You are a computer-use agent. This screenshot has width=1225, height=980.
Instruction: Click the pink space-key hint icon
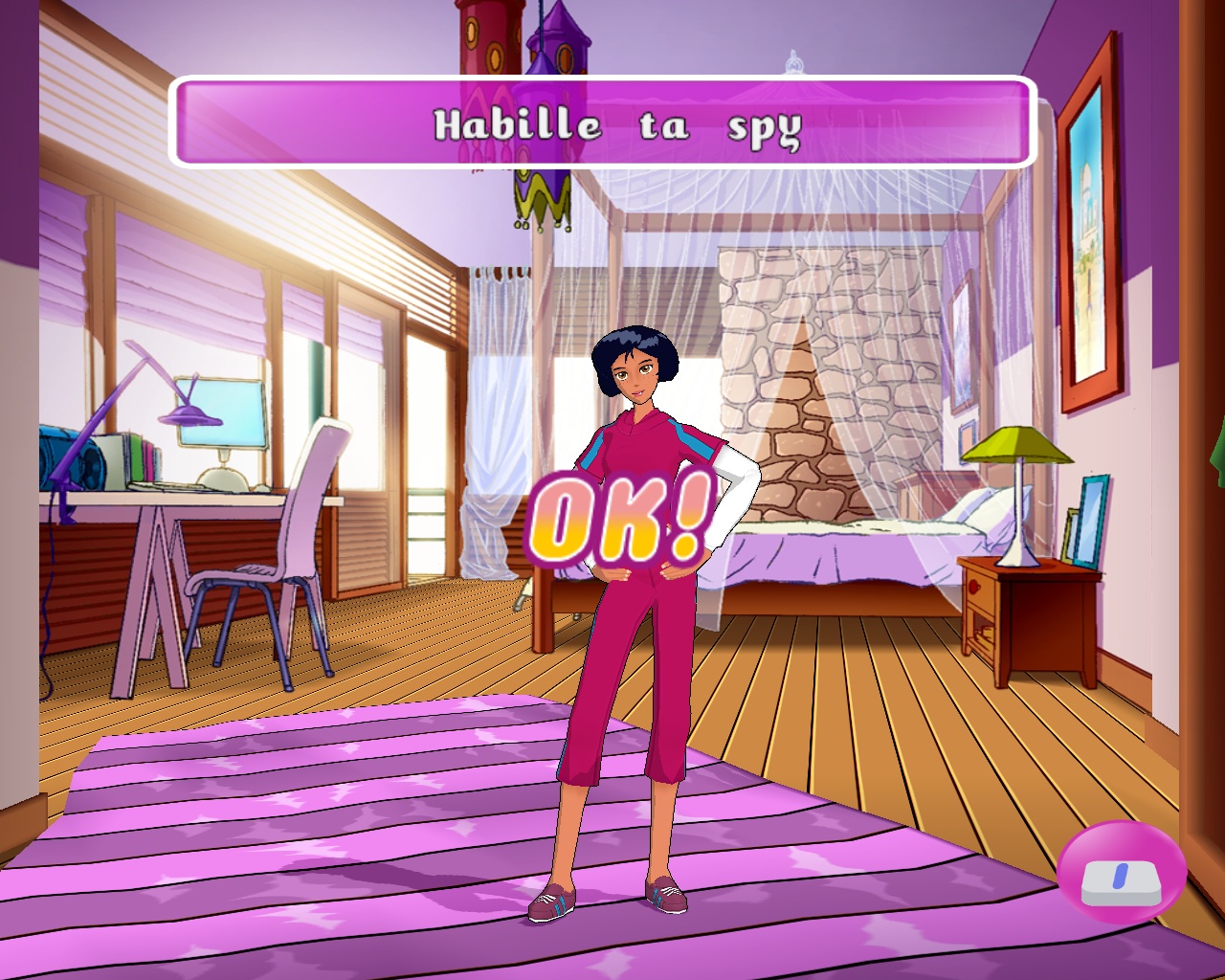click(x=1121, y=873)
